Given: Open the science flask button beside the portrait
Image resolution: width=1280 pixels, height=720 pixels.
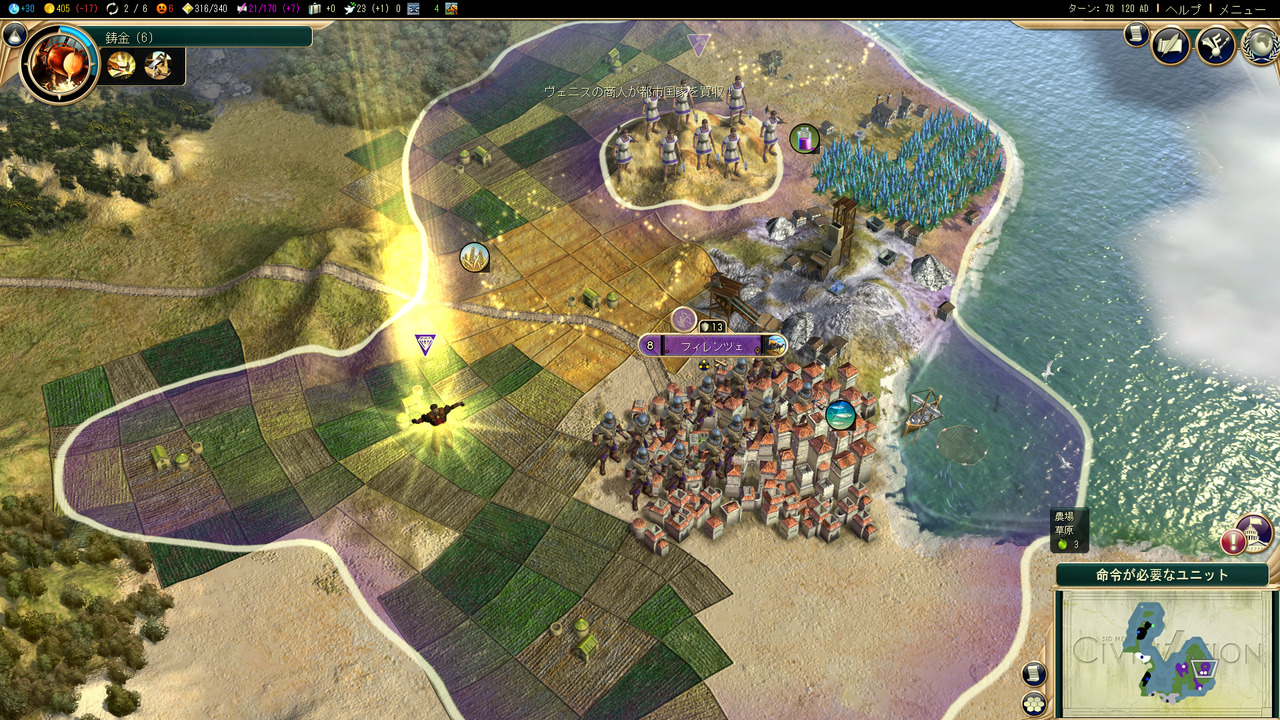Looking at the screenshot, I should coord(14,36).
